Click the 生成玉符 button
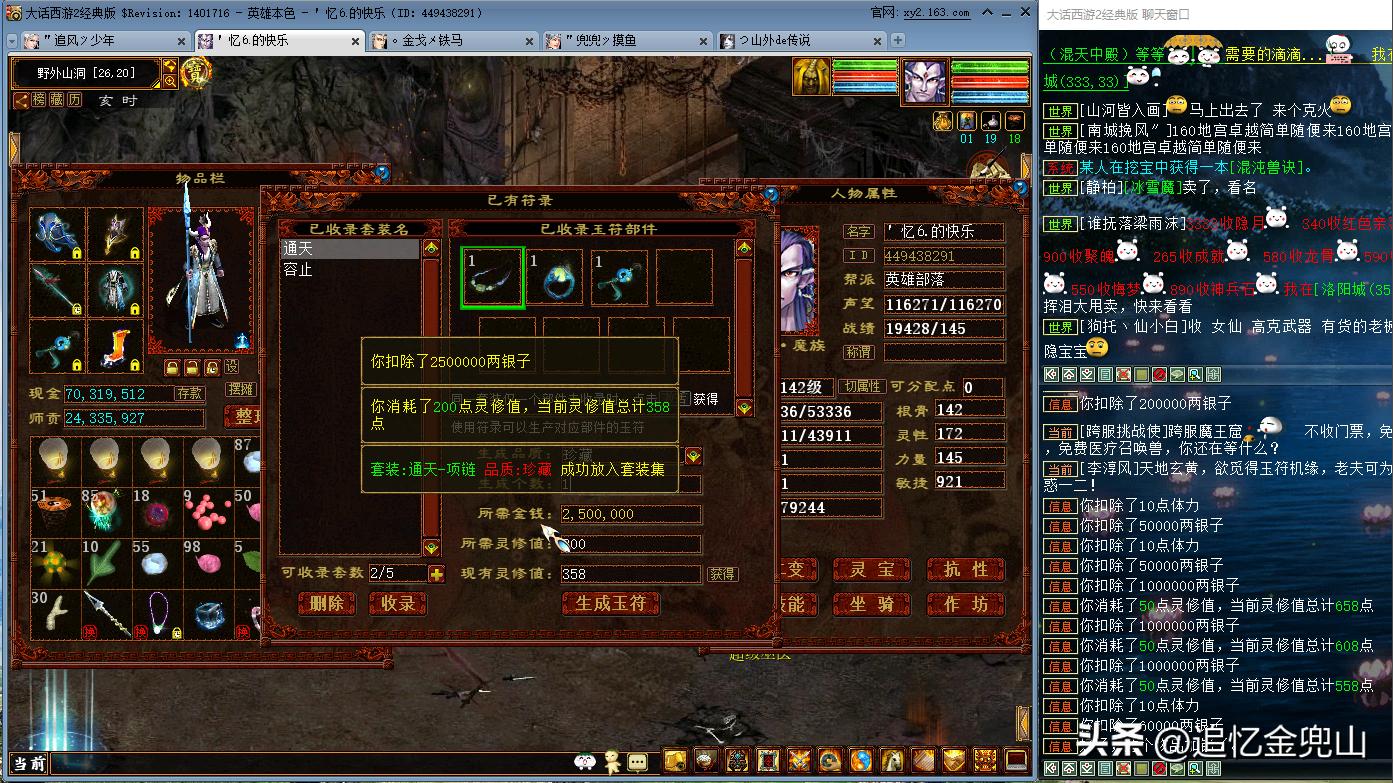Screen dimensions: 1393x783 click(x=611, y=604)
